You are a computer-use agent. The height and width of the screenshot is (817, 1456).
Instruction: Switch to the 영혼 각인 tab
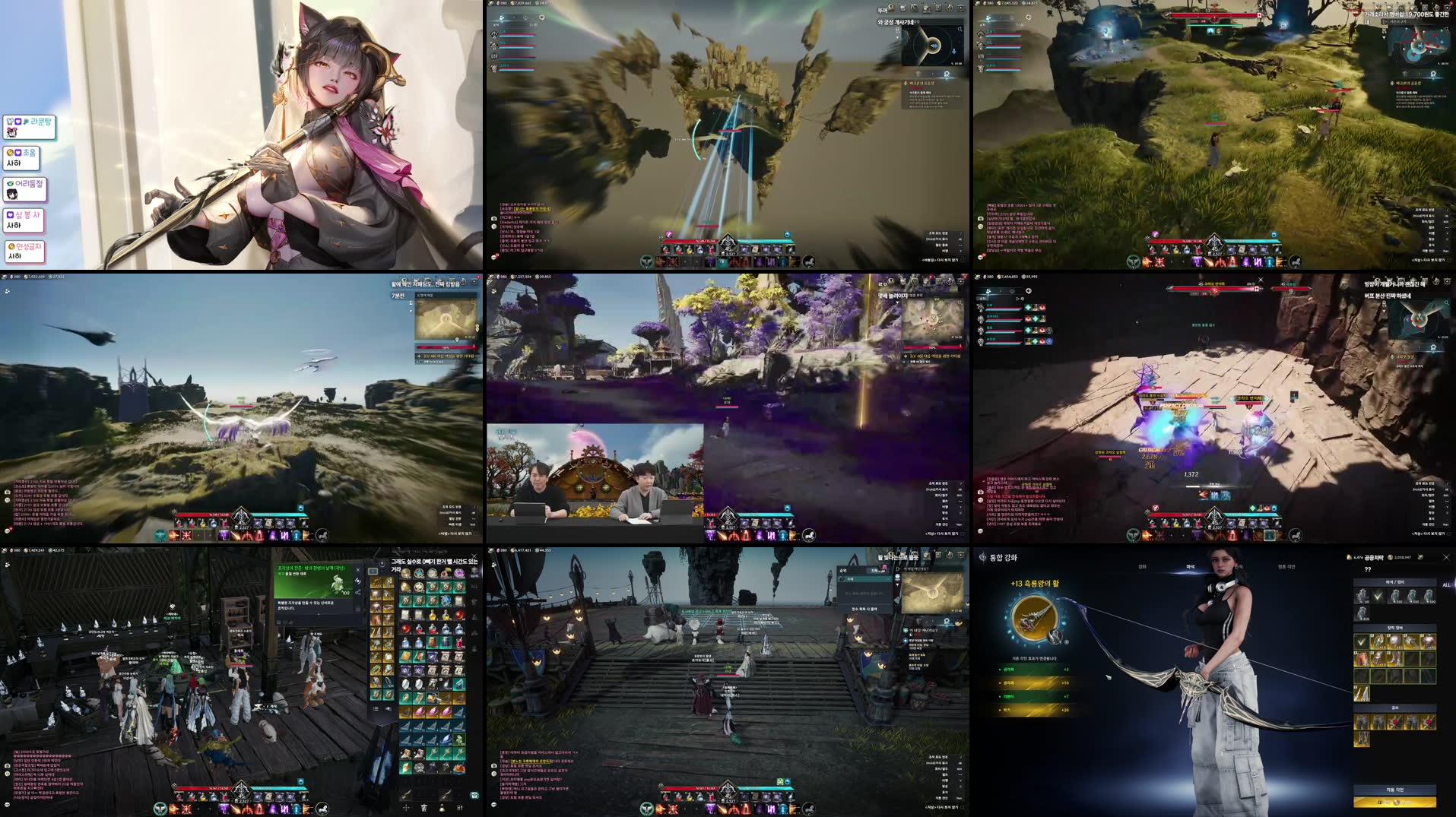pos(1286,567)
